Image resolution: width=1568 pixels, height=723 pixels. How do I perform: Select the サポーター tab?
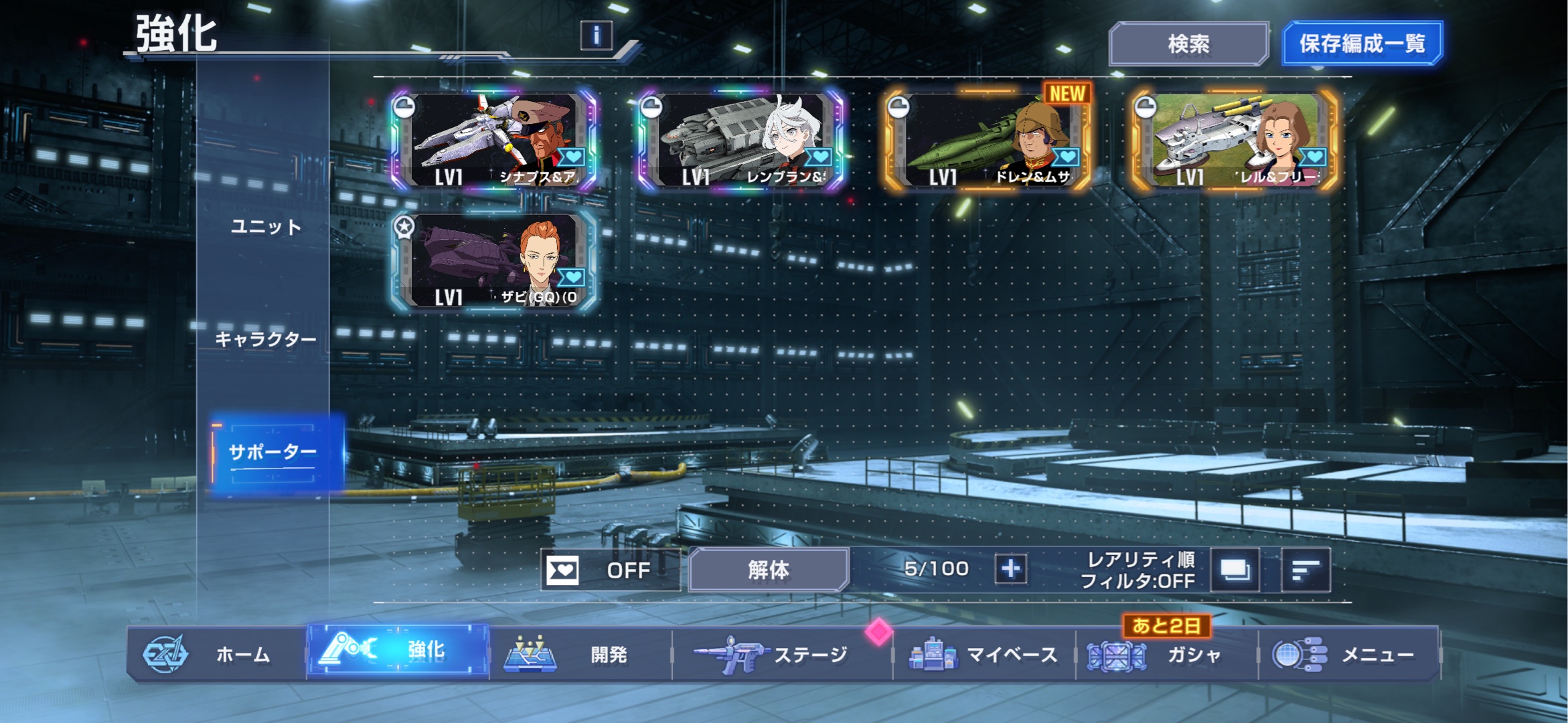[x=272, y=453]
